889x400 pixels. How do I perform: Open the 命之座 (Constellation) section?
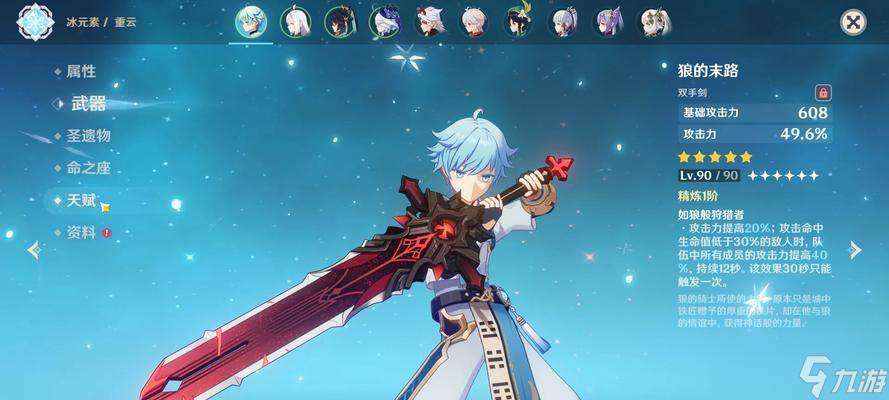(x=88, y=168)
